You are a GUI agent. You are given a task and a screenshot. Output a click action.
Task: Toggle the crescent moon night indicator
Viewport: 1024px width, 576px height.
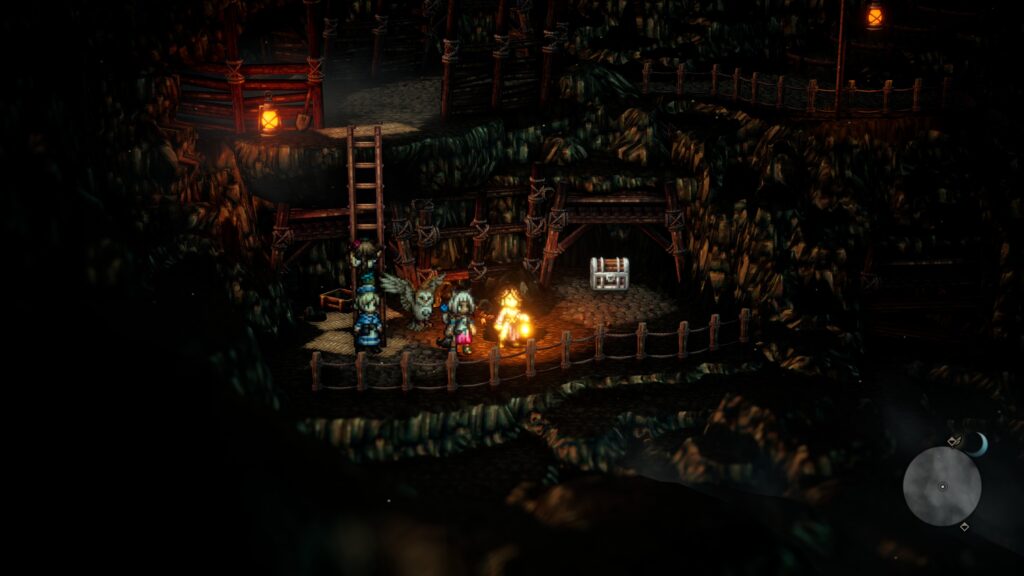[977, 444]
